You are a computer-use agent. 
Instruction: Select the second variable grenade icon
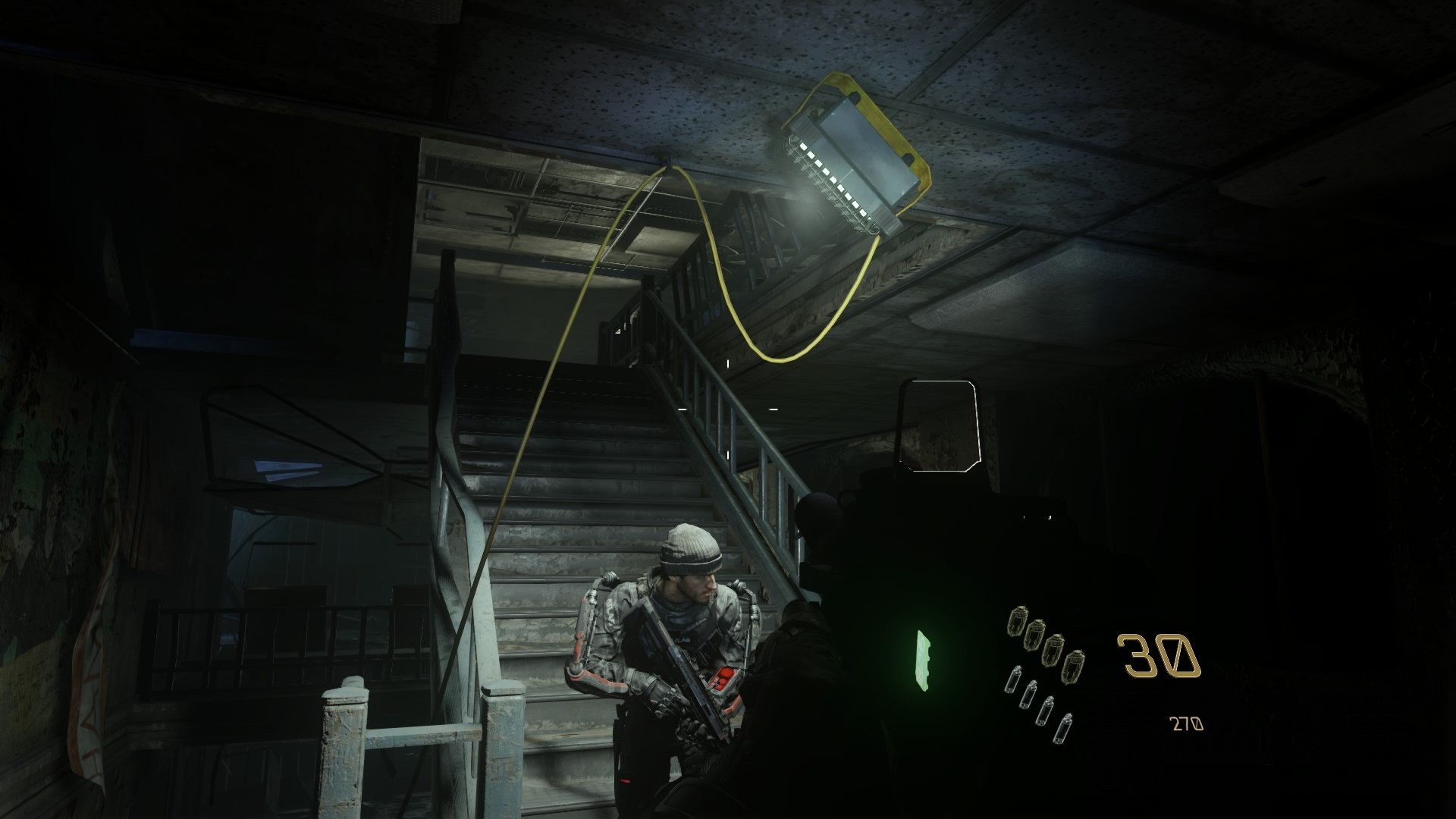click(x=1029, y=695)
